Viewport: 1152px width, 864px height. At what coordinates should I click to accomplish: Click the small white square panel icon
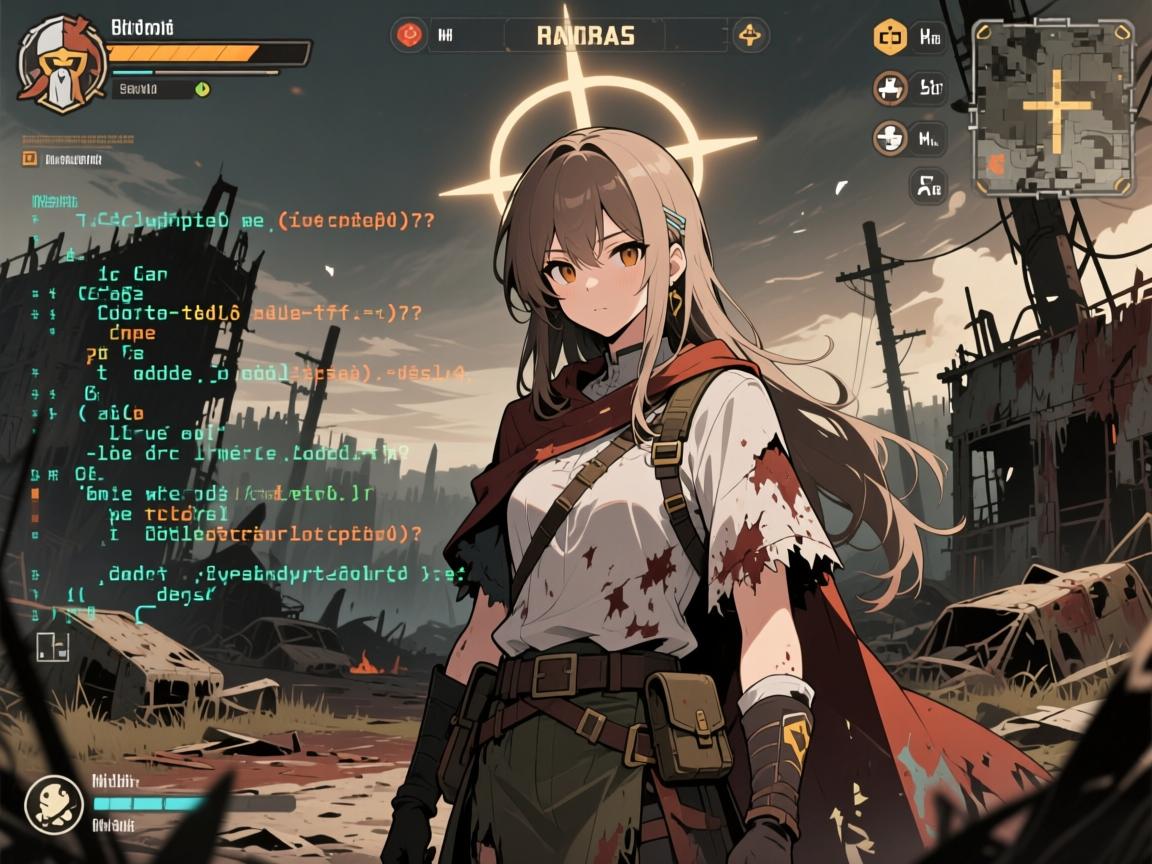(x=52, y=647)
